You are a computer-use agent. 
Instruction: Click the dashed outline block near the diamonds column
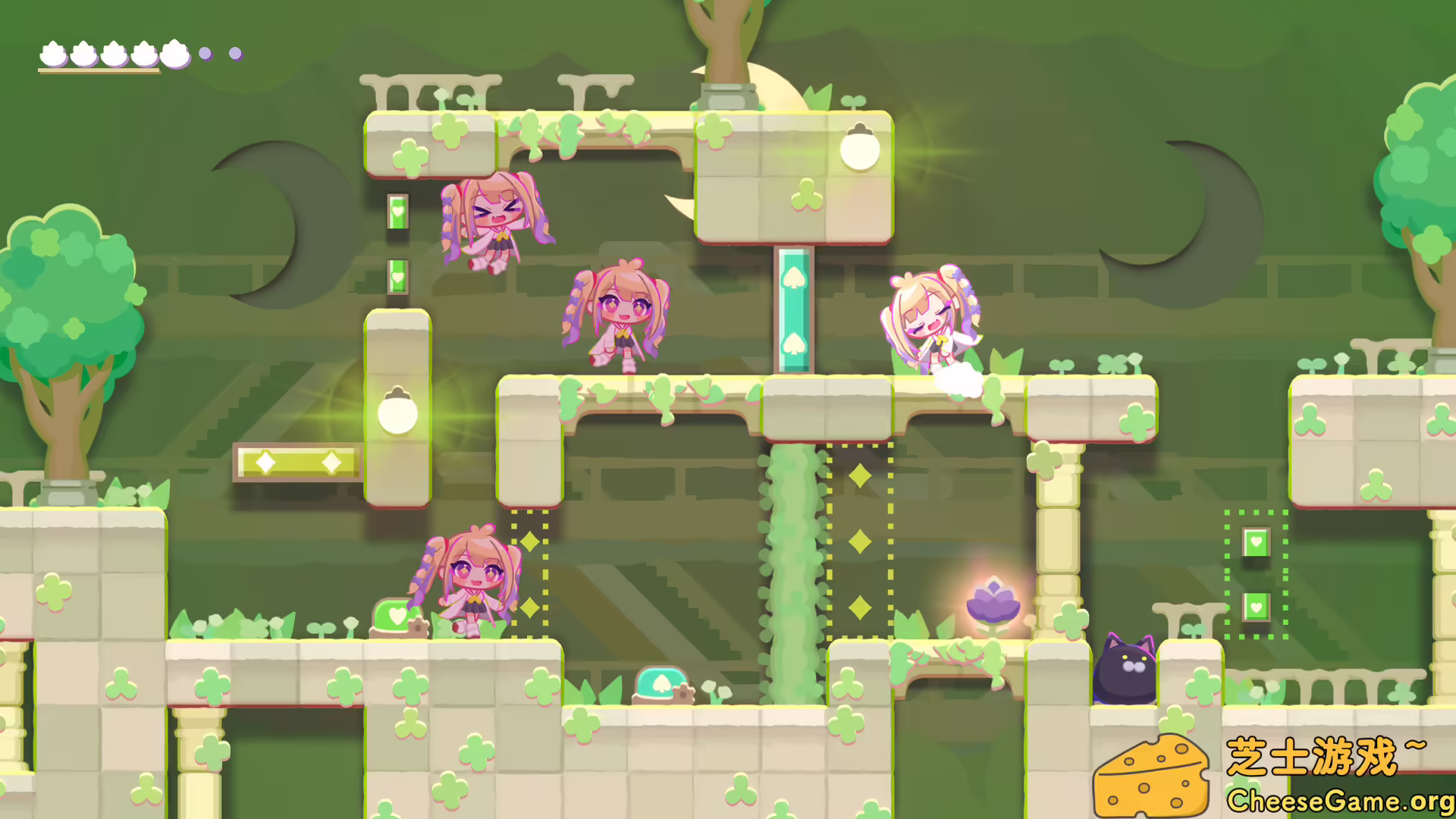point(861,538)
